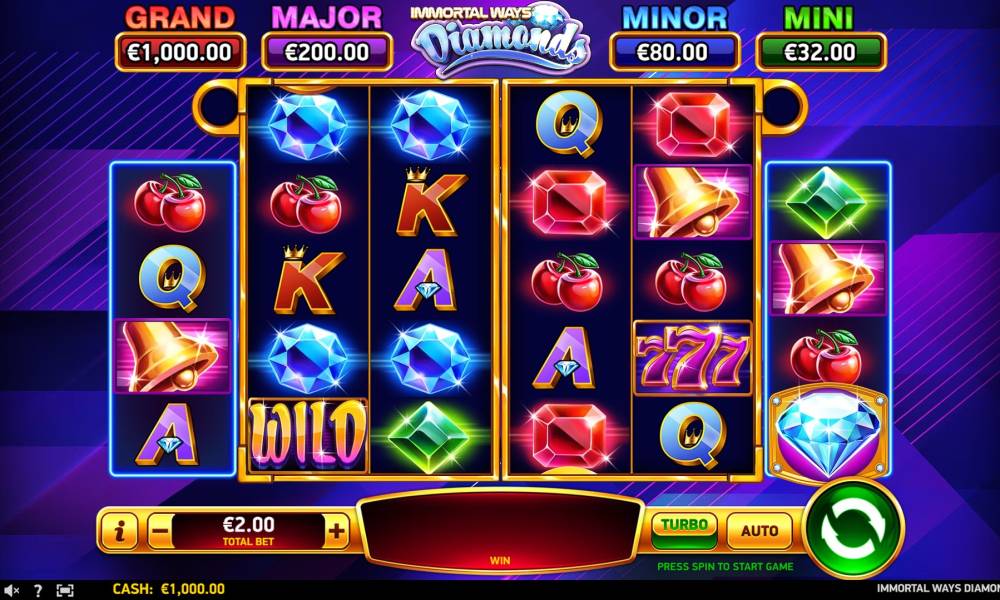This screenshot has height=600, width=1000.
Task: Toggle fullscreen mode icon
Action: tap(65, 590)
